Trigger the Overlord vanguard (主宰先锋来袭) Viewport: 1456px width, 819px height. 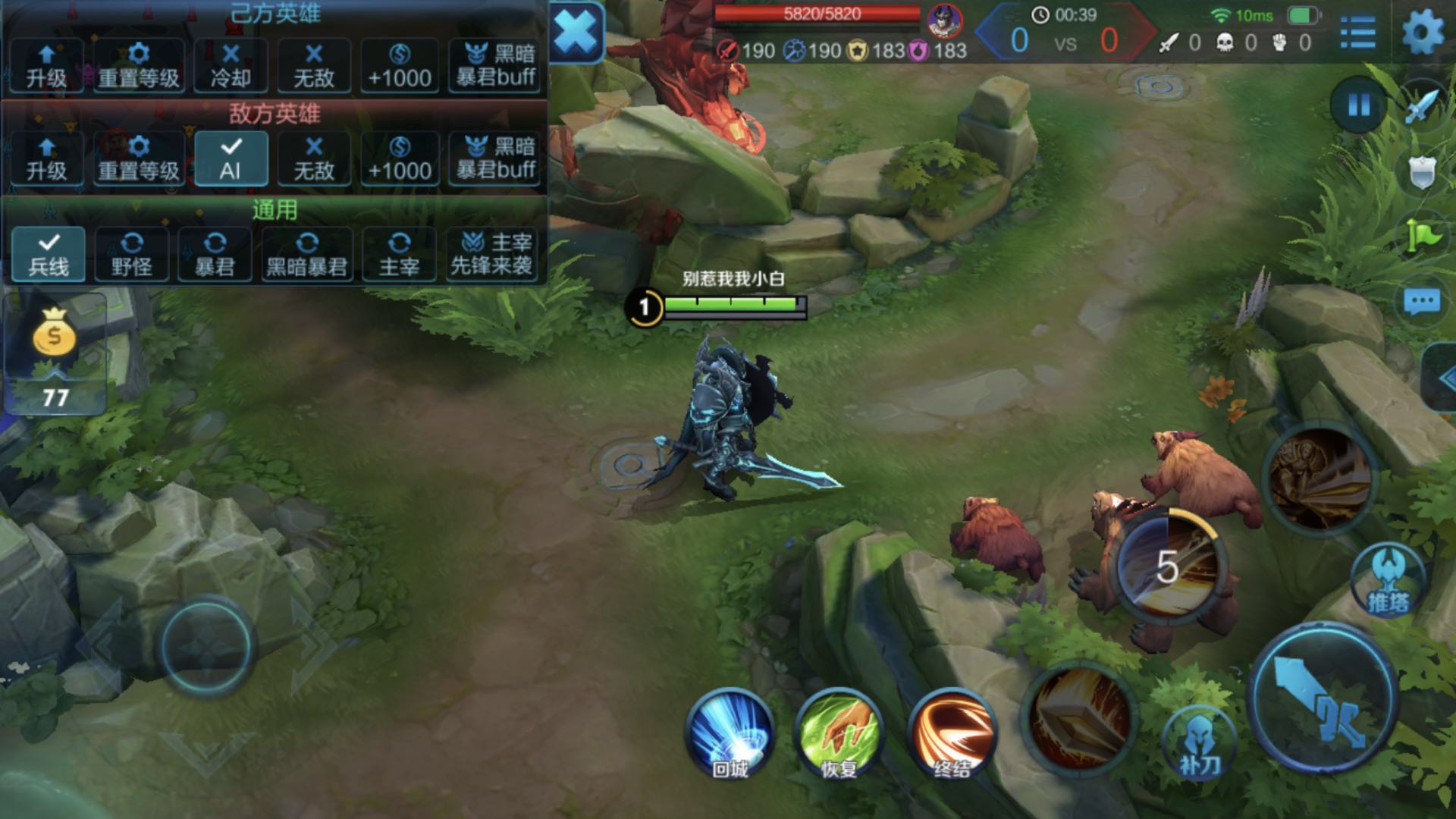point(491,254)
